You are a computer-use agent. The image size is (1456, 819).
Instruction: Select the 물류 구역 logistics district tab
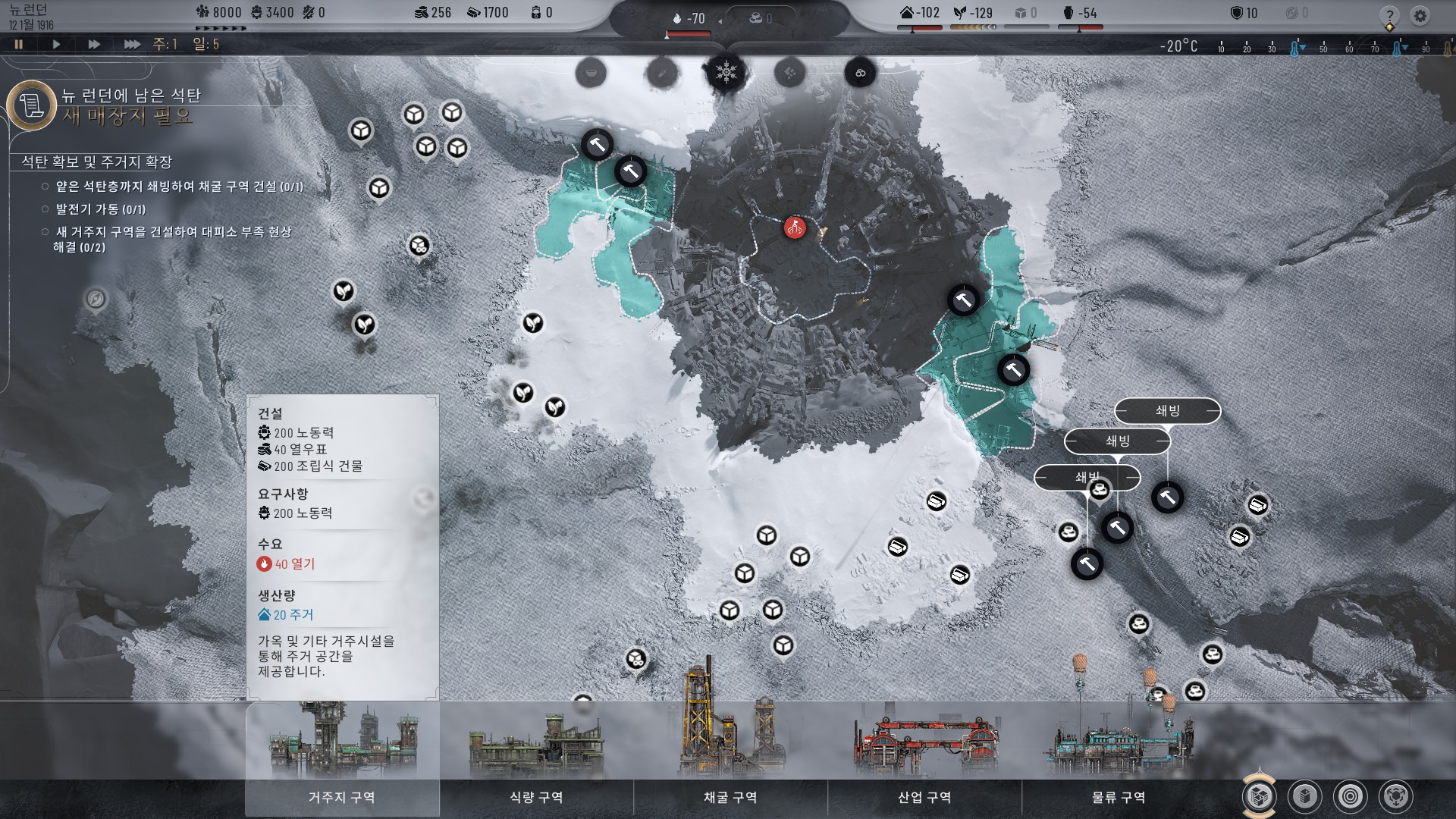click(1119, 797)
